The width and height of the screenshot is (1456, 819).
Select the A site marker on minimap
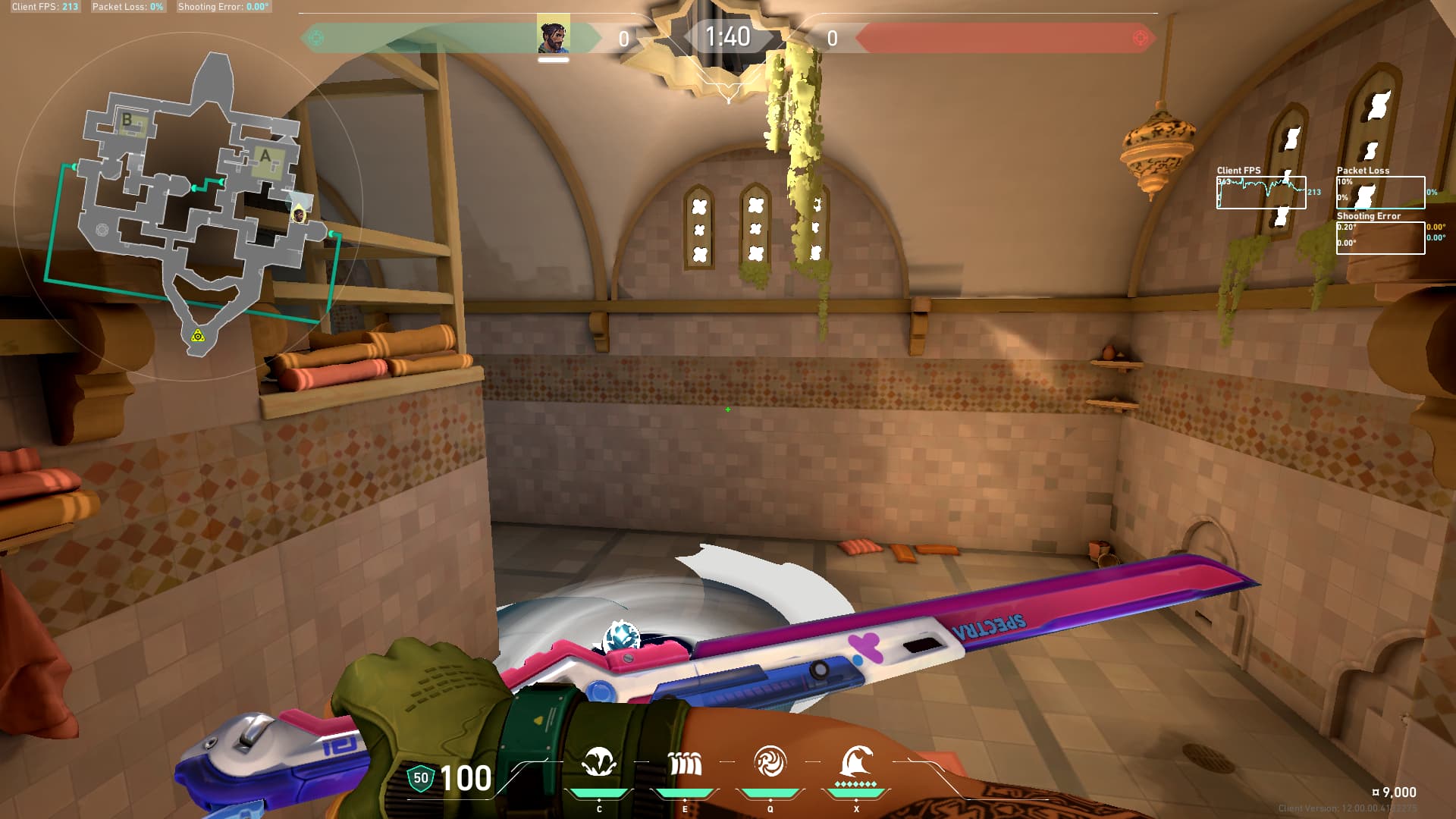click(x=265, y=157)
